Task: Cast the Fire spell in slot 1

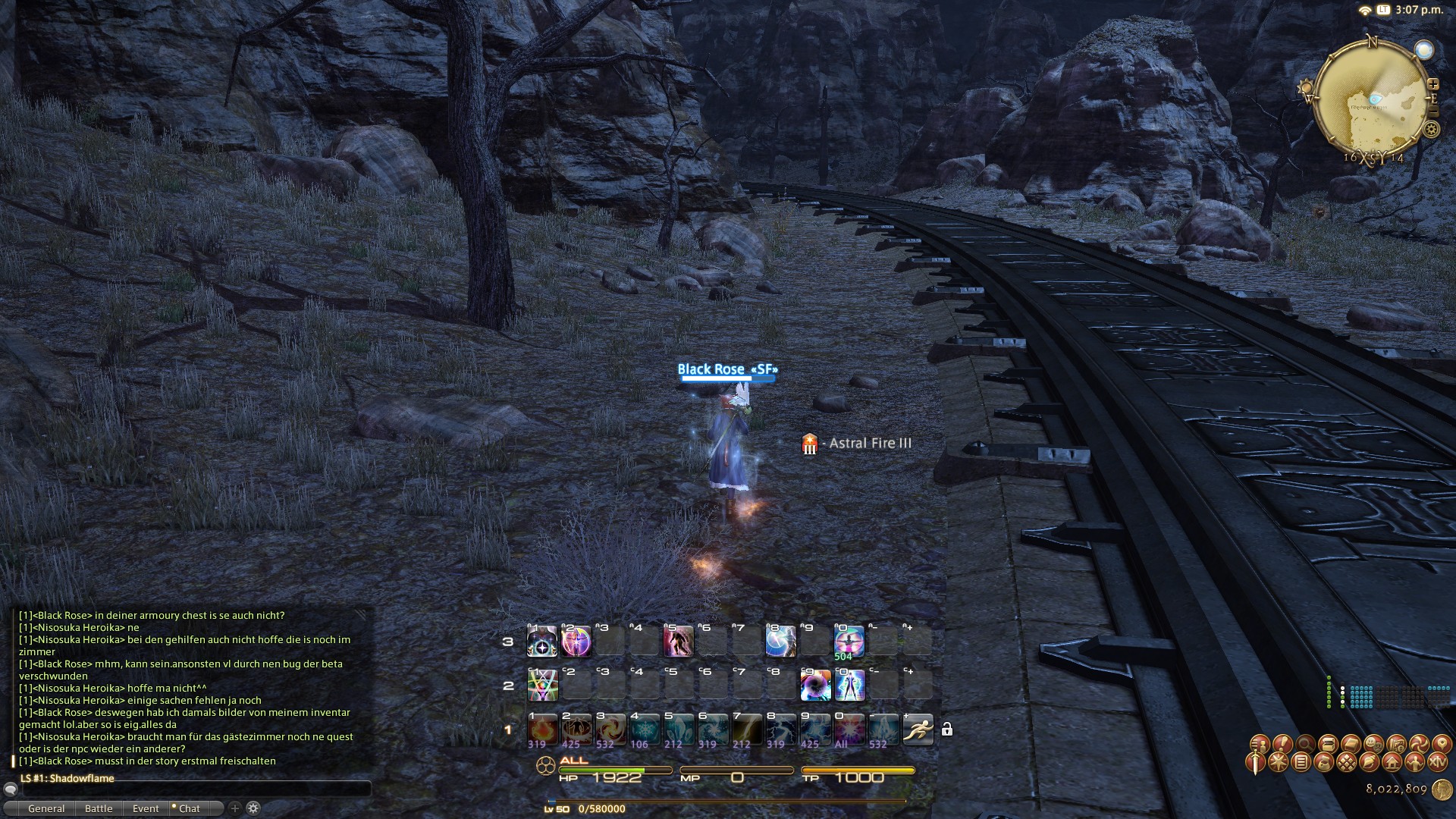Action: pos(541,730)
